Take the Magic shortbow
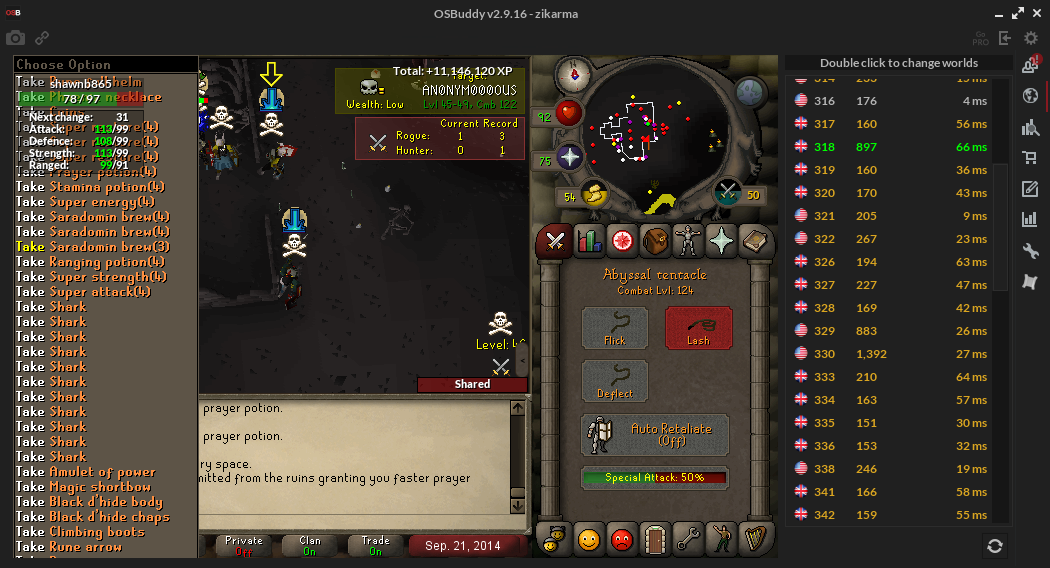Image resolution: width=1050 pixels, height=568 pixels. pyautogui.click(x=89, y=486)
